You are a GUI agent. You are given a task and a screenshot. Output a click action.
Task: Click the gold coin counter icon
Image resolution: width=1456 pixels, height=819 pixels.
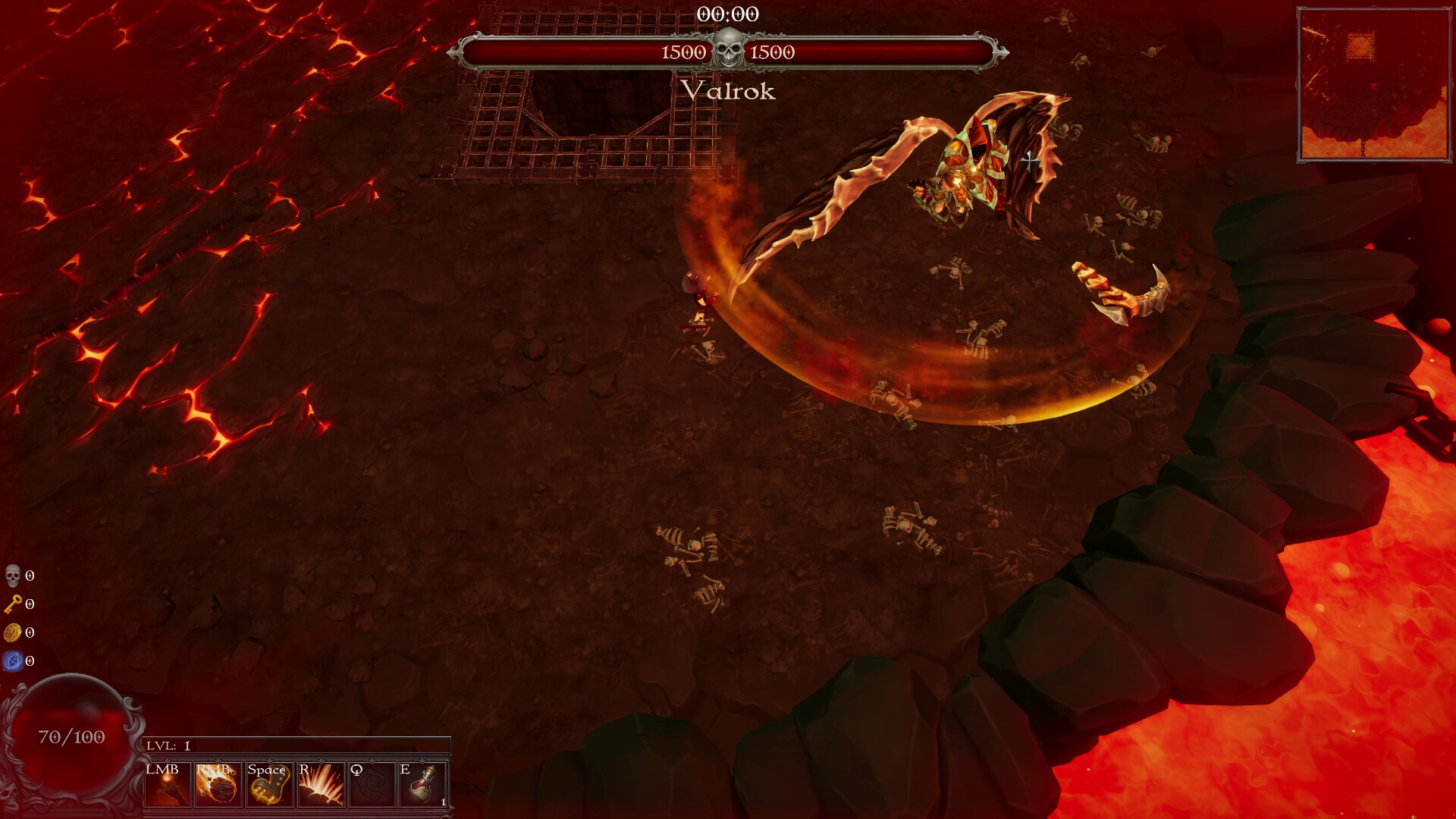[12, 632]
